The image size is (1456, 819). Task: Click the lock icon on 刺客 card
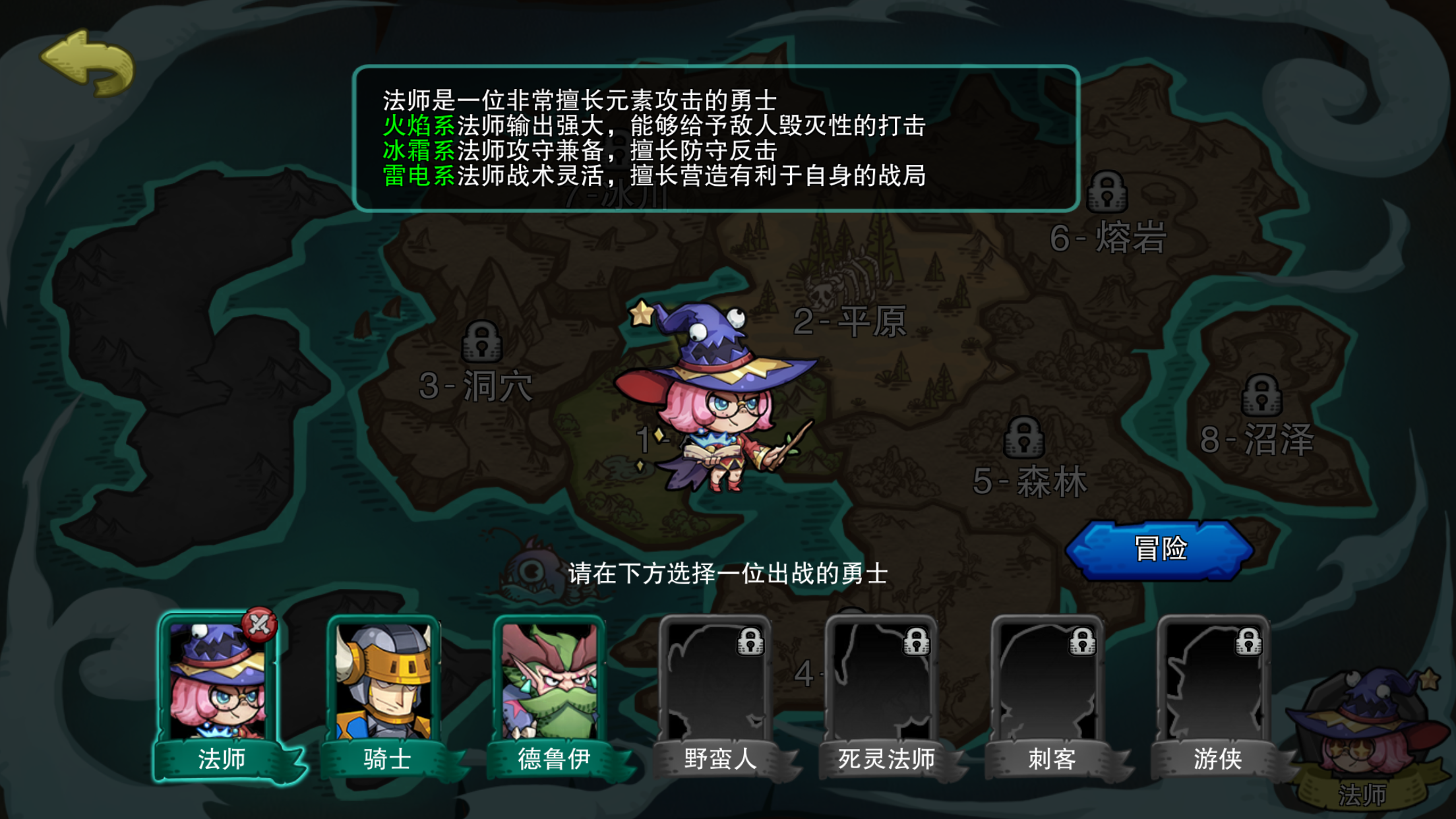(1085, 642)
